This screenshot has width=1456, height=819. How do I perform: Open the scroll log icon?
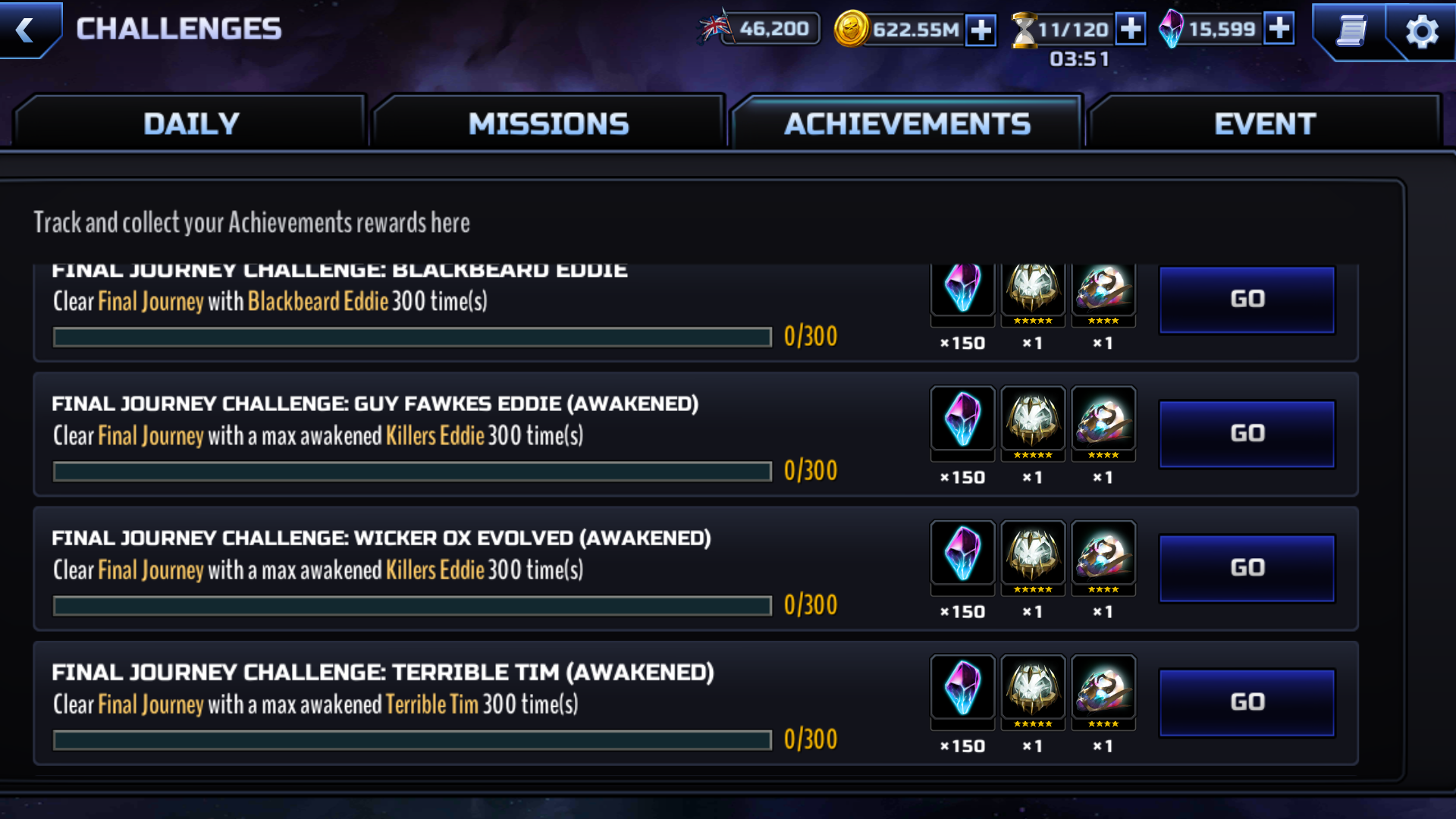pos(1351,31)
